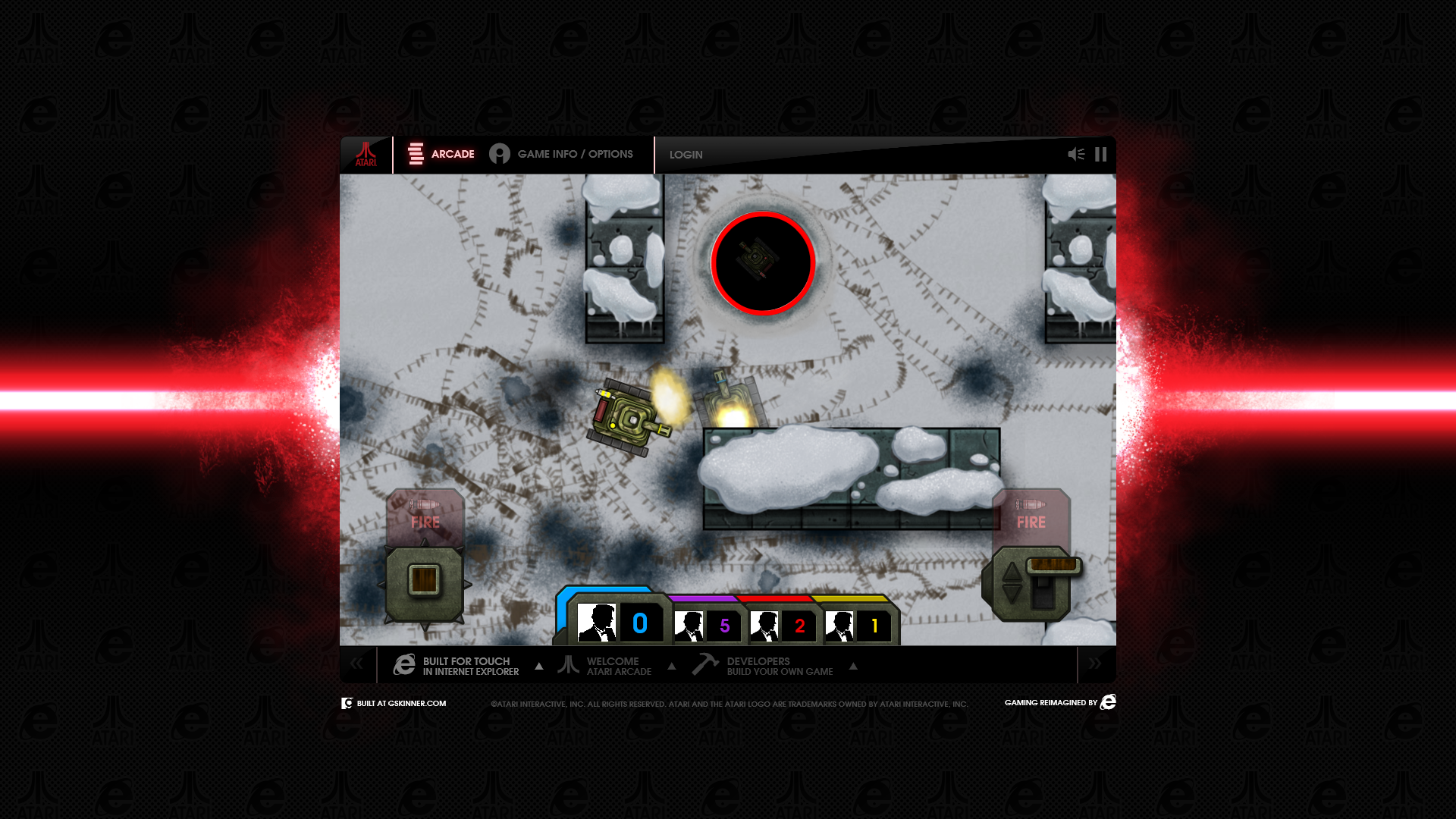Click the left movement joystick pad
Viewport: 1456px width, 819px height.
[x=425, y=582]
